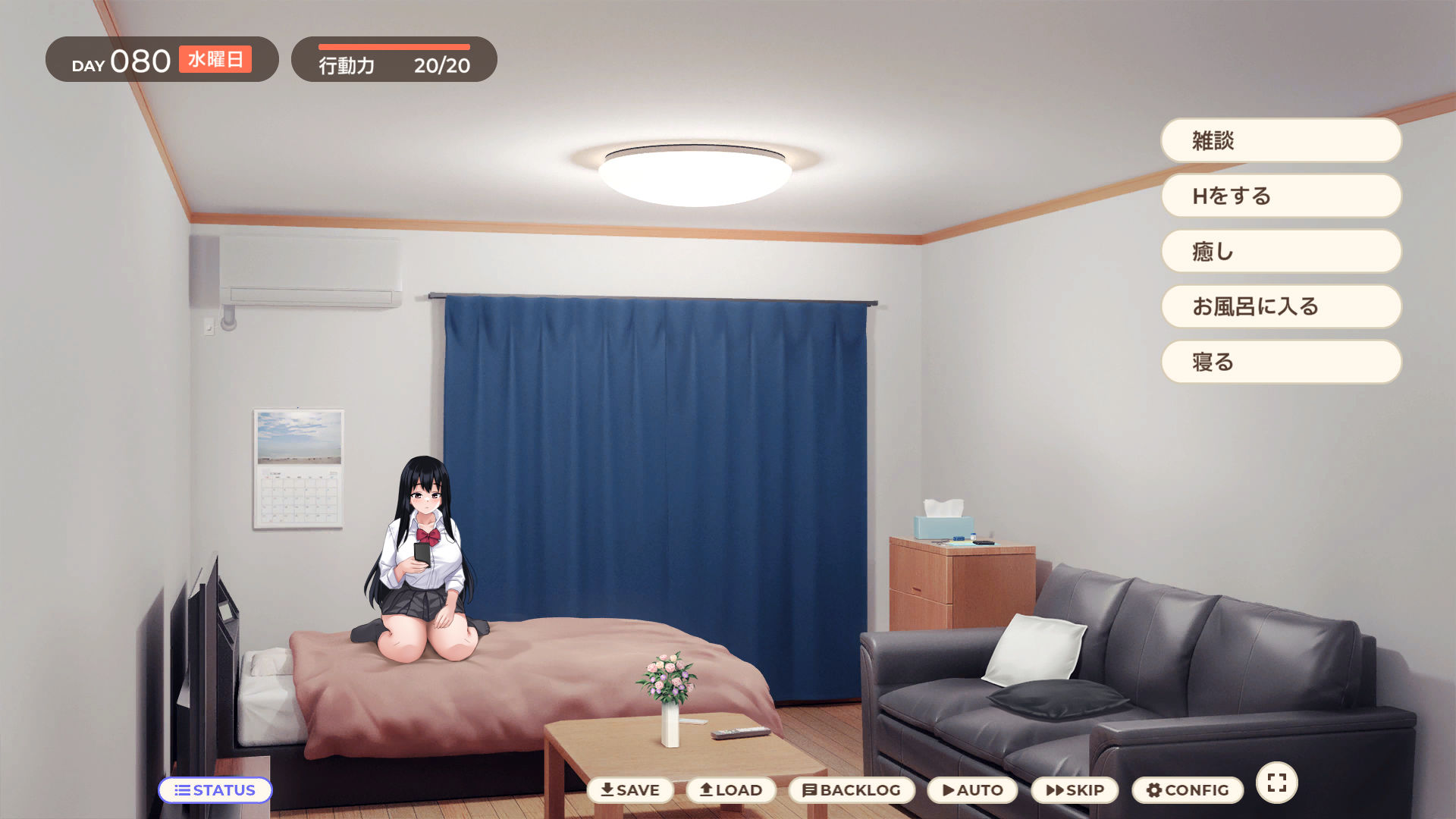The height and width of the screenshot is (819, 1456).
Task: Click the LOAD upload-arrow icon
Action: [x=704, y=789]
